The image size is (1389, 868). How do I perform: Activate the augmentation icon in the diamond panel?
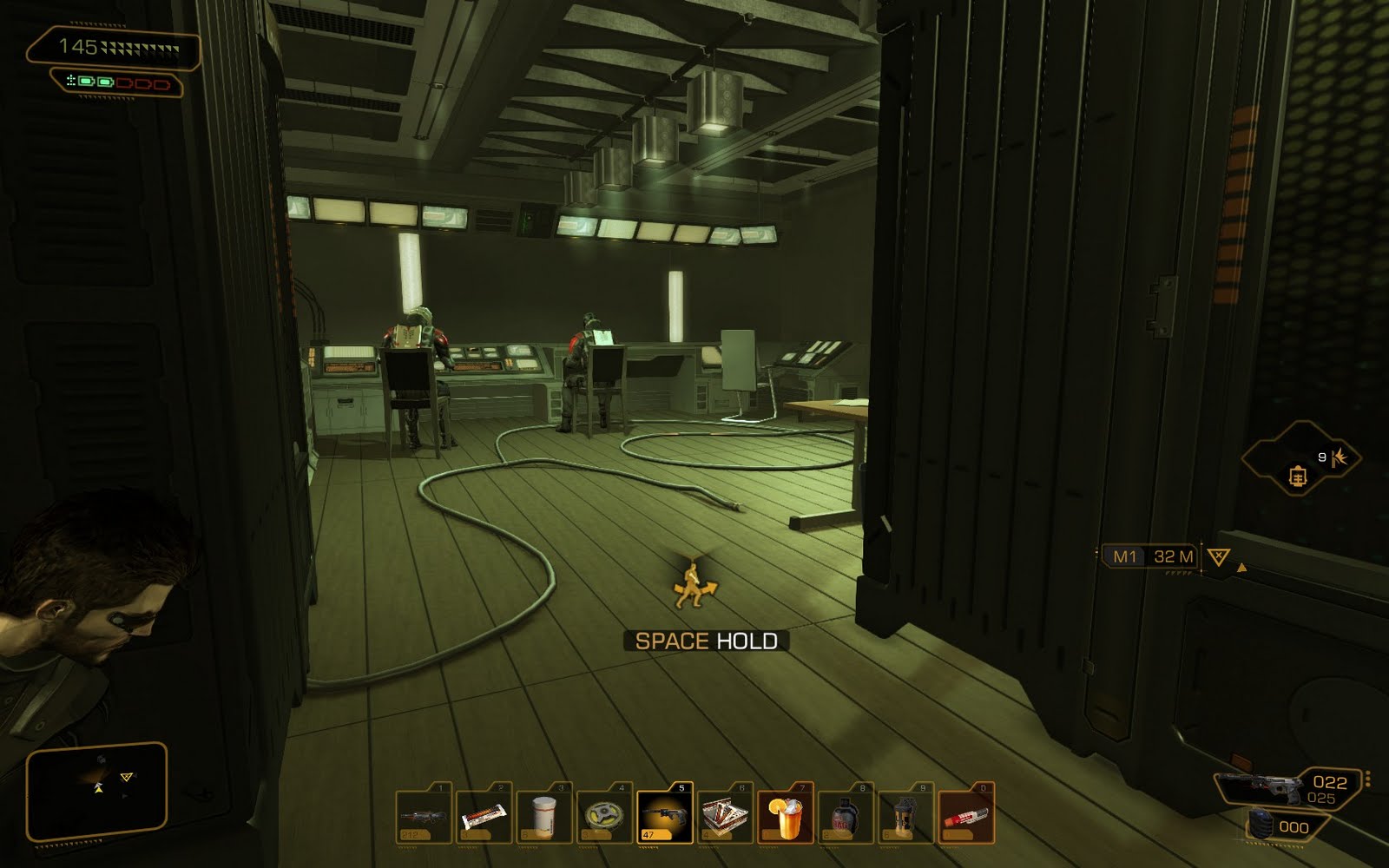point(1299,476)
